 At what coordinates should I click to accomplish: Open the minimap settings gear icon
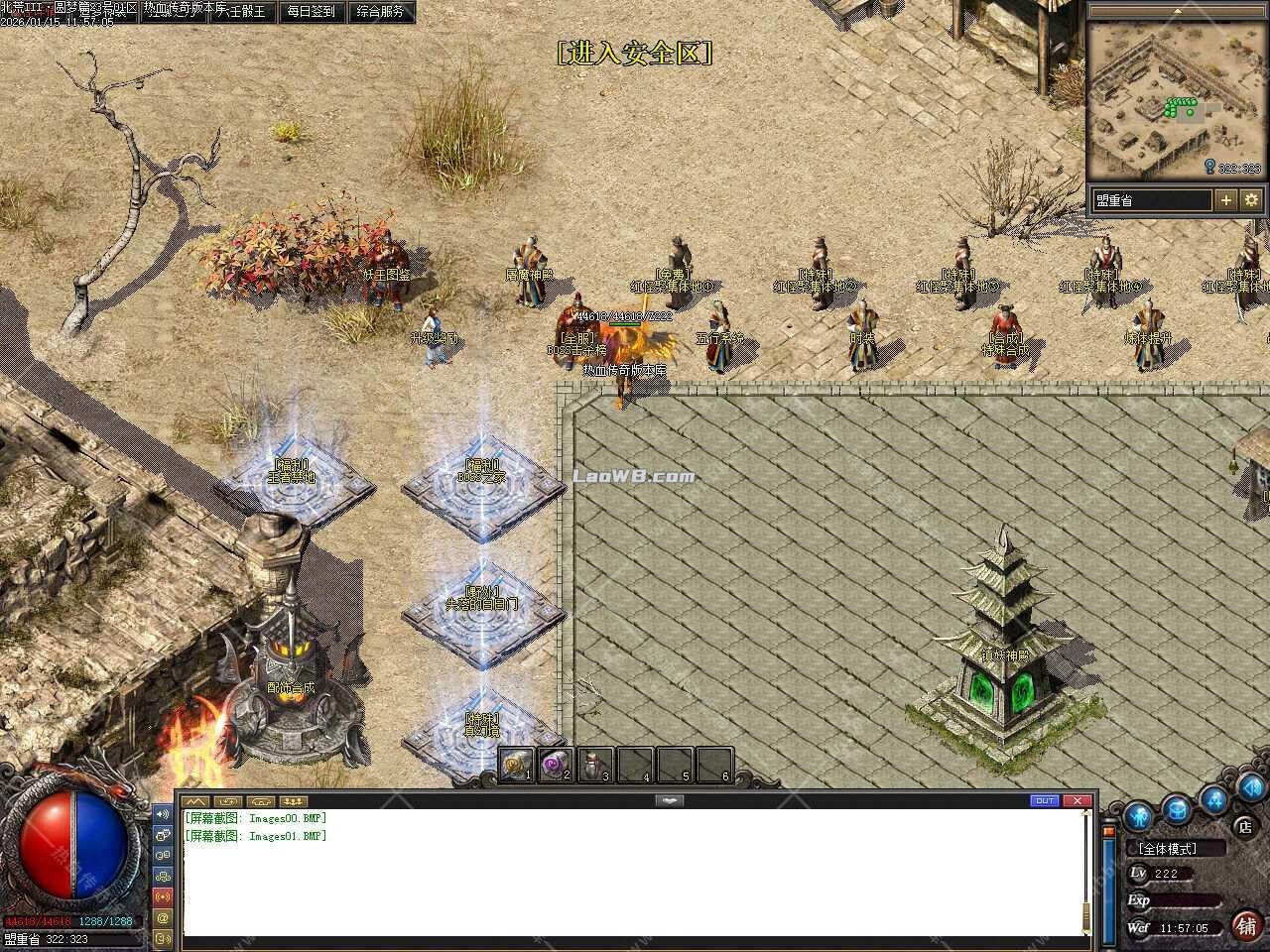point(1251,198)
